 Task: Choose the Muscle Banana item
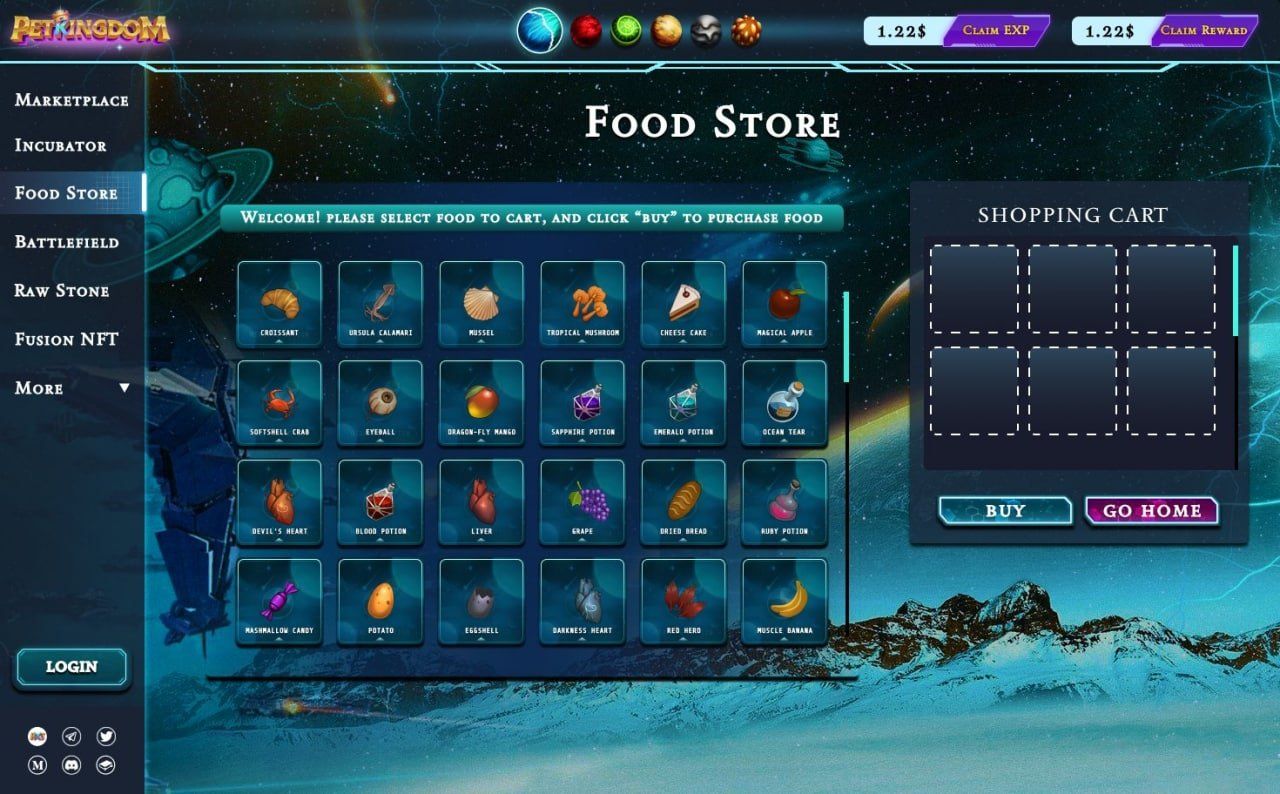[x=785, y=601]
